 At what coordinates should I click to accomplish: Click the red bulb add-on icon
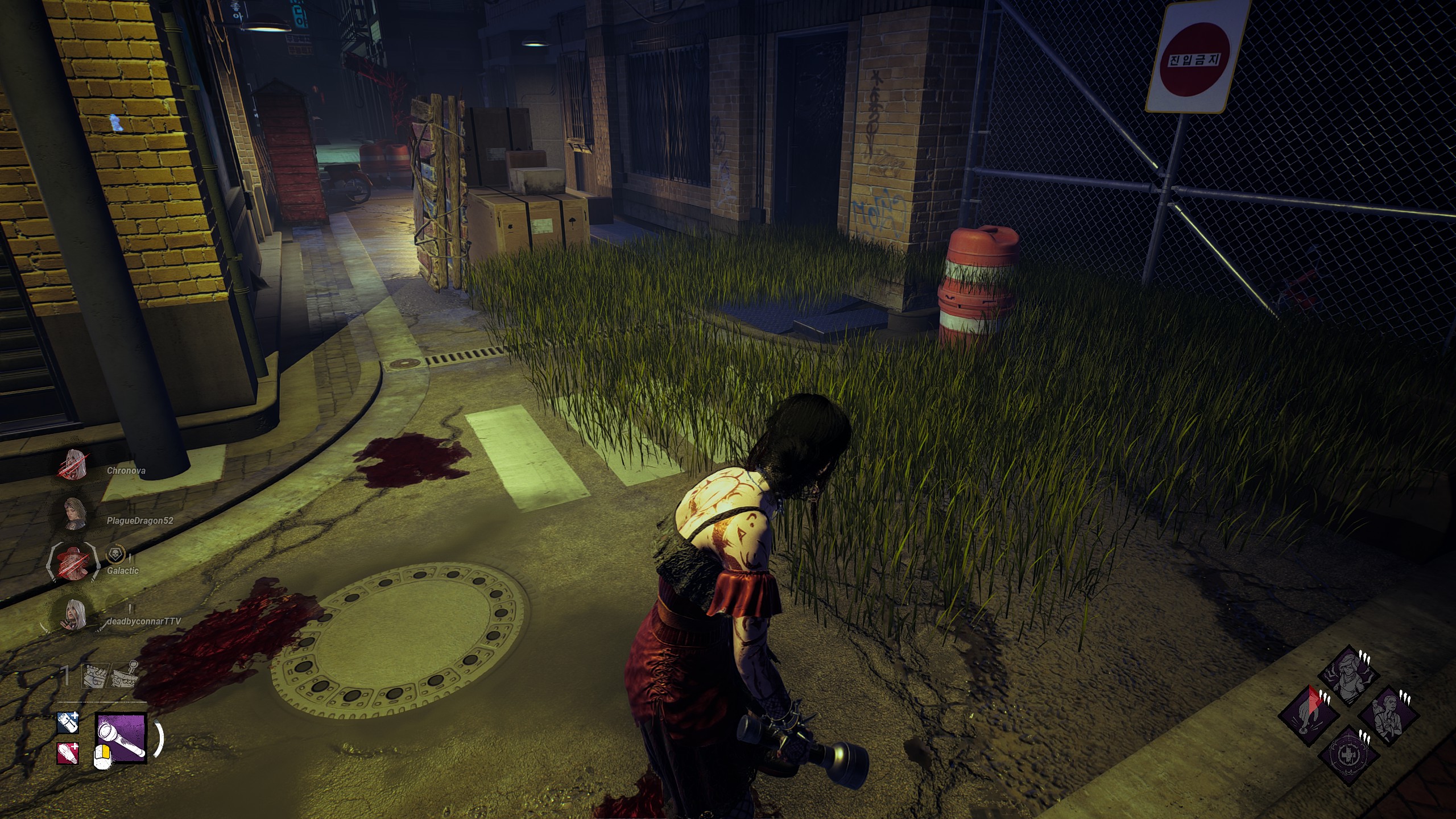[x=68, y=754]
